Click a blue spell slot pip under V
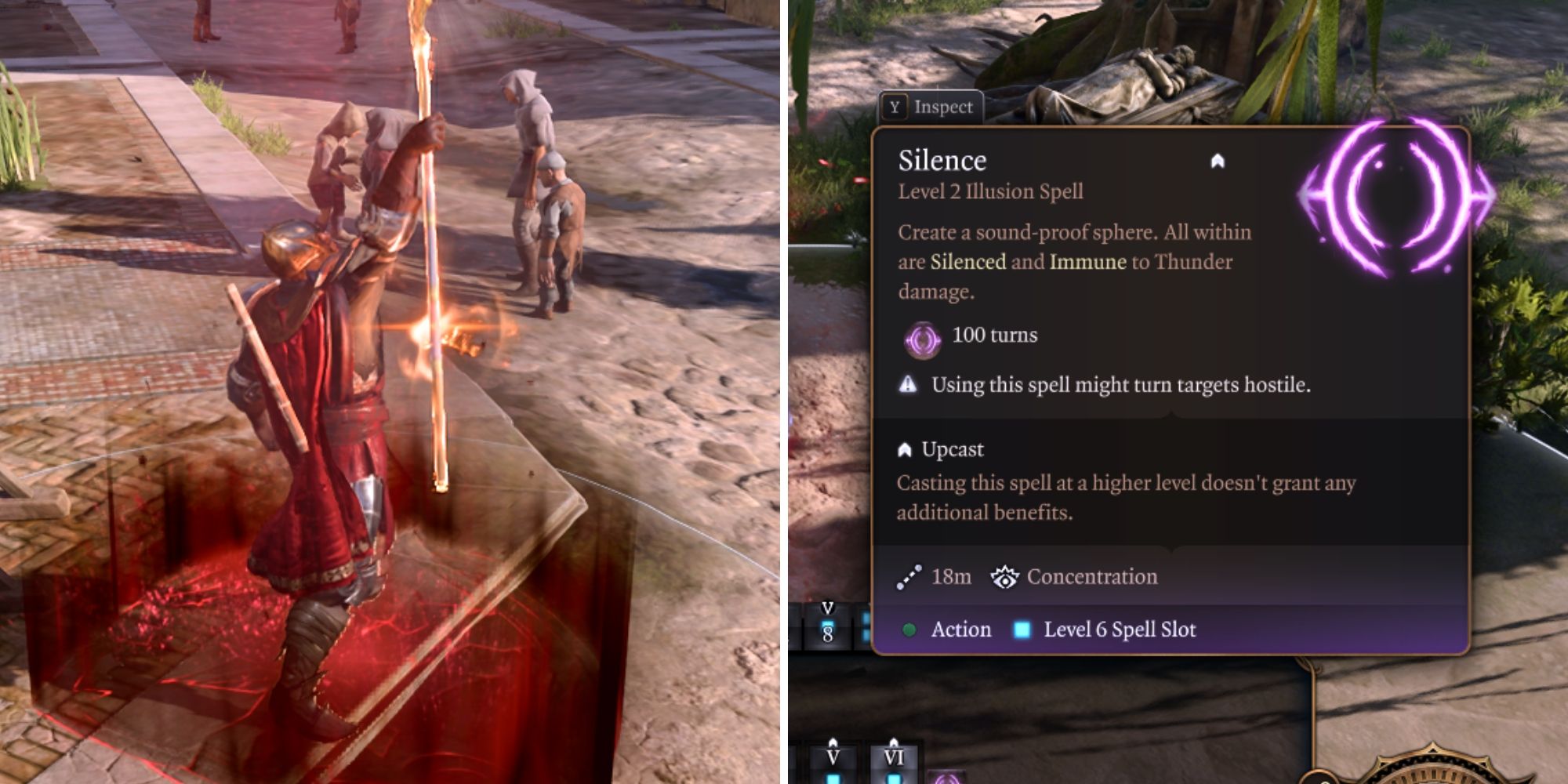This screenshot has height=784, width=1568. [x=833, y=780]
